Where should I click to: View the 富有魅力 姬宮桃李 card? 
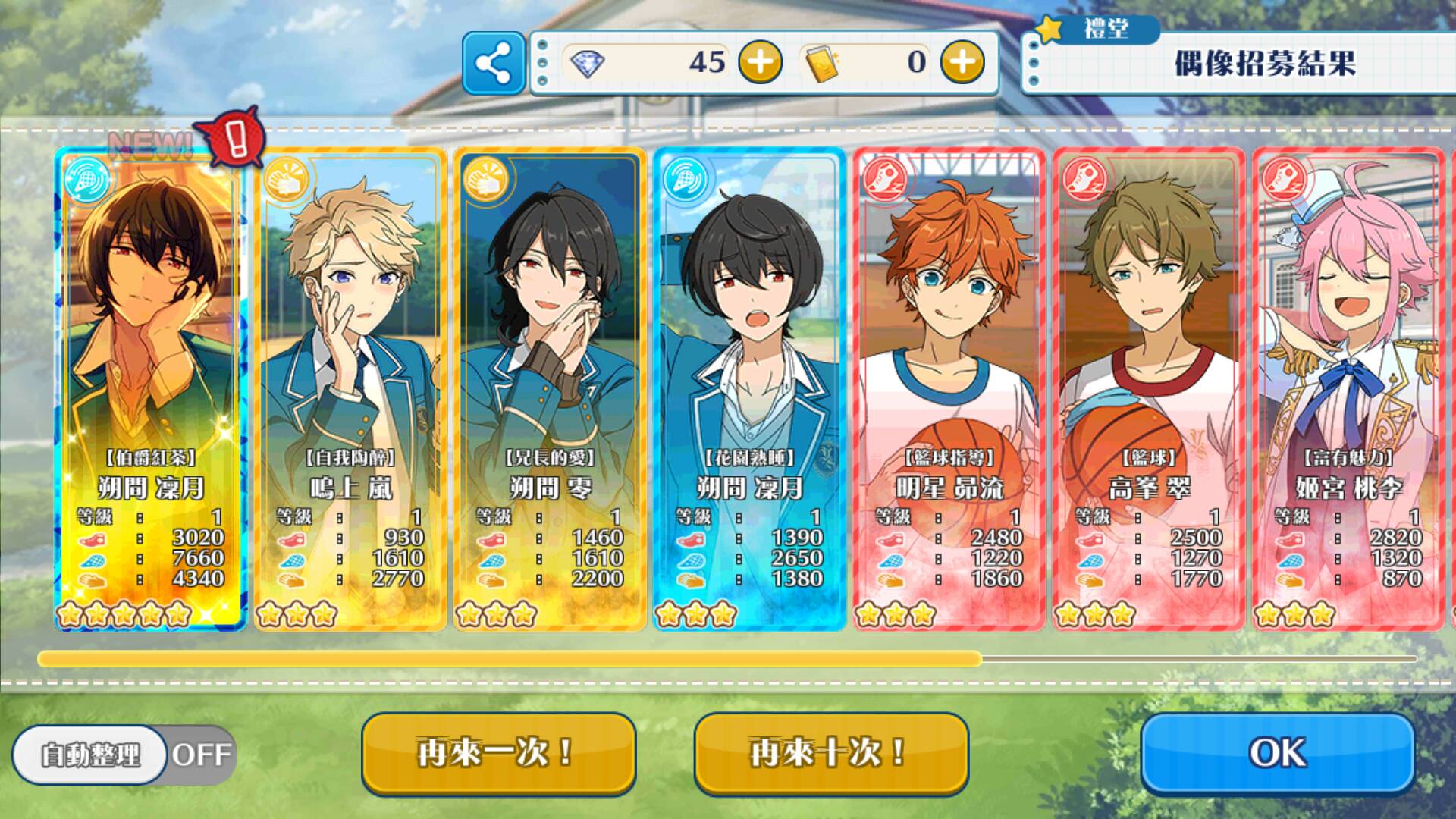point(1348,388)
